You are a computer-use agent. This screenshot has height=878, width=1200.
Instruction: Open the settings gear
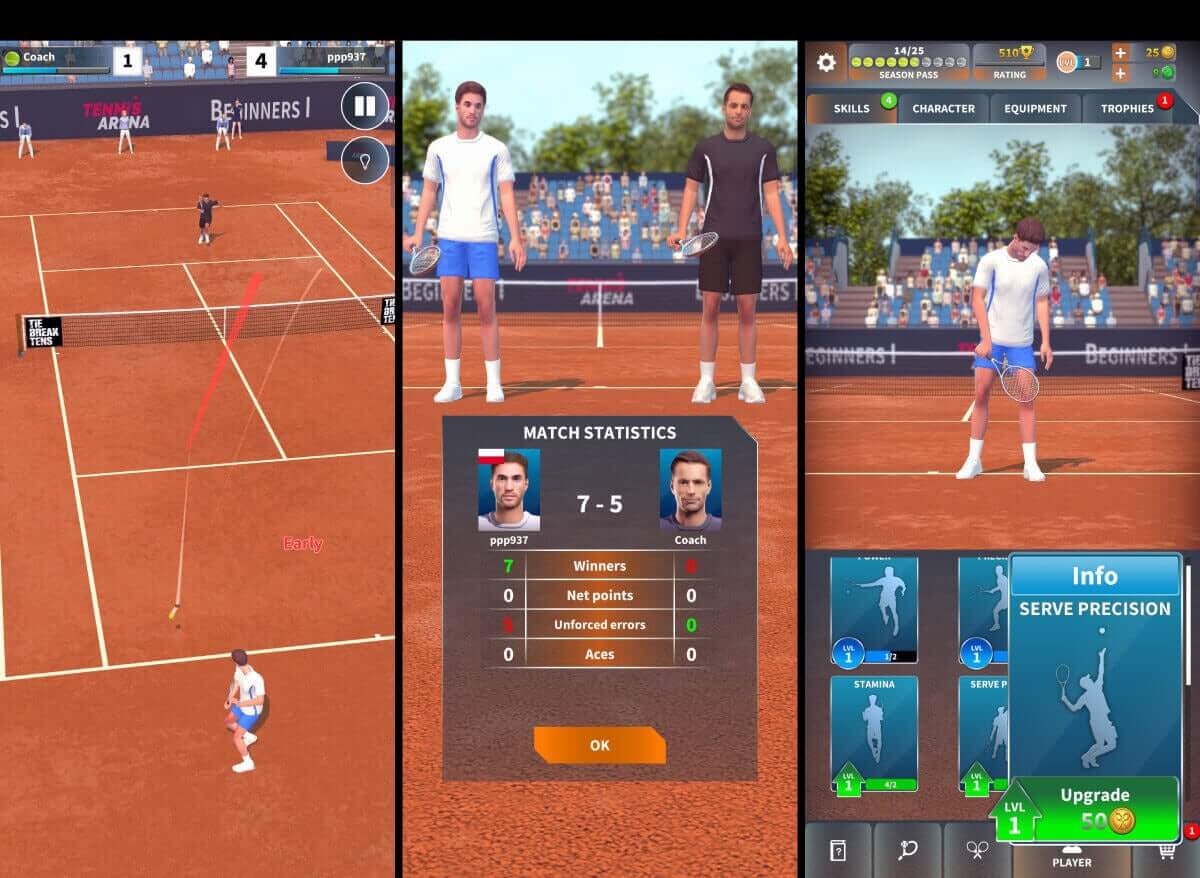826,62
